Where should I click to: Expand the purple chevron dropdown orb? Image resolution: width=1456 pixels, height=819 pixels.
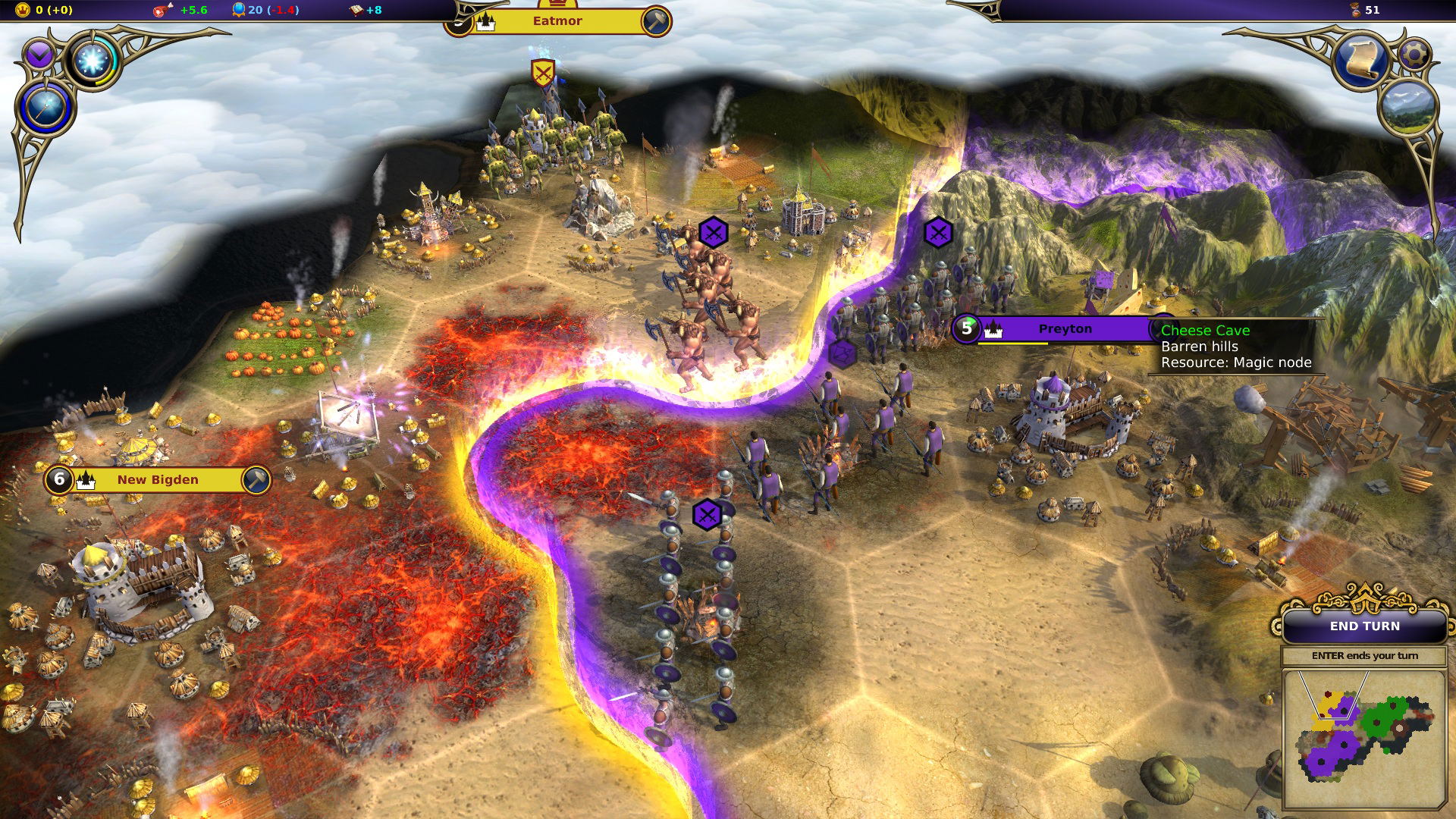tap(39, 55)
